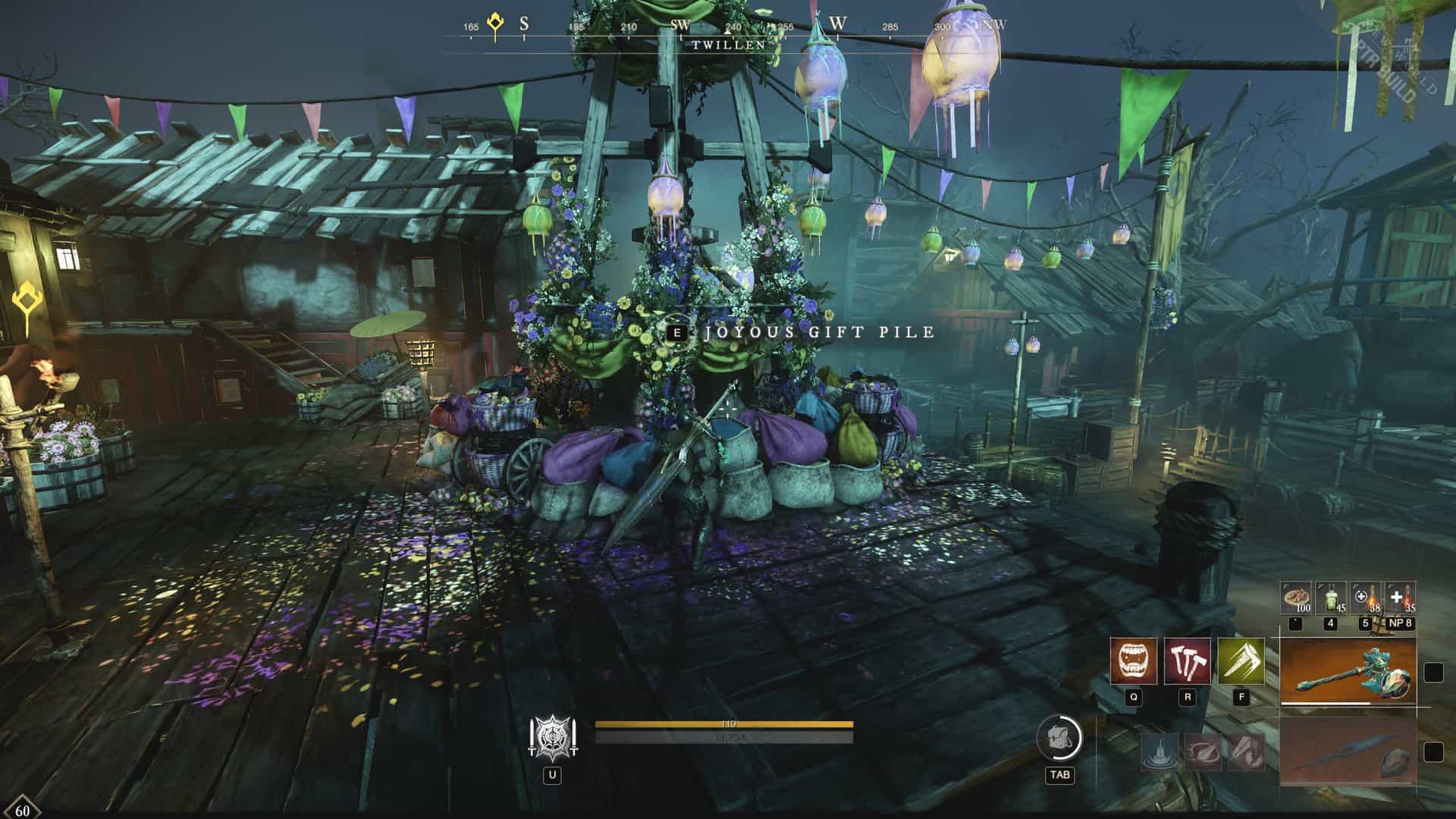Select the Q roar ability icon
1456x819 pixels.
tap(1134, 661)
